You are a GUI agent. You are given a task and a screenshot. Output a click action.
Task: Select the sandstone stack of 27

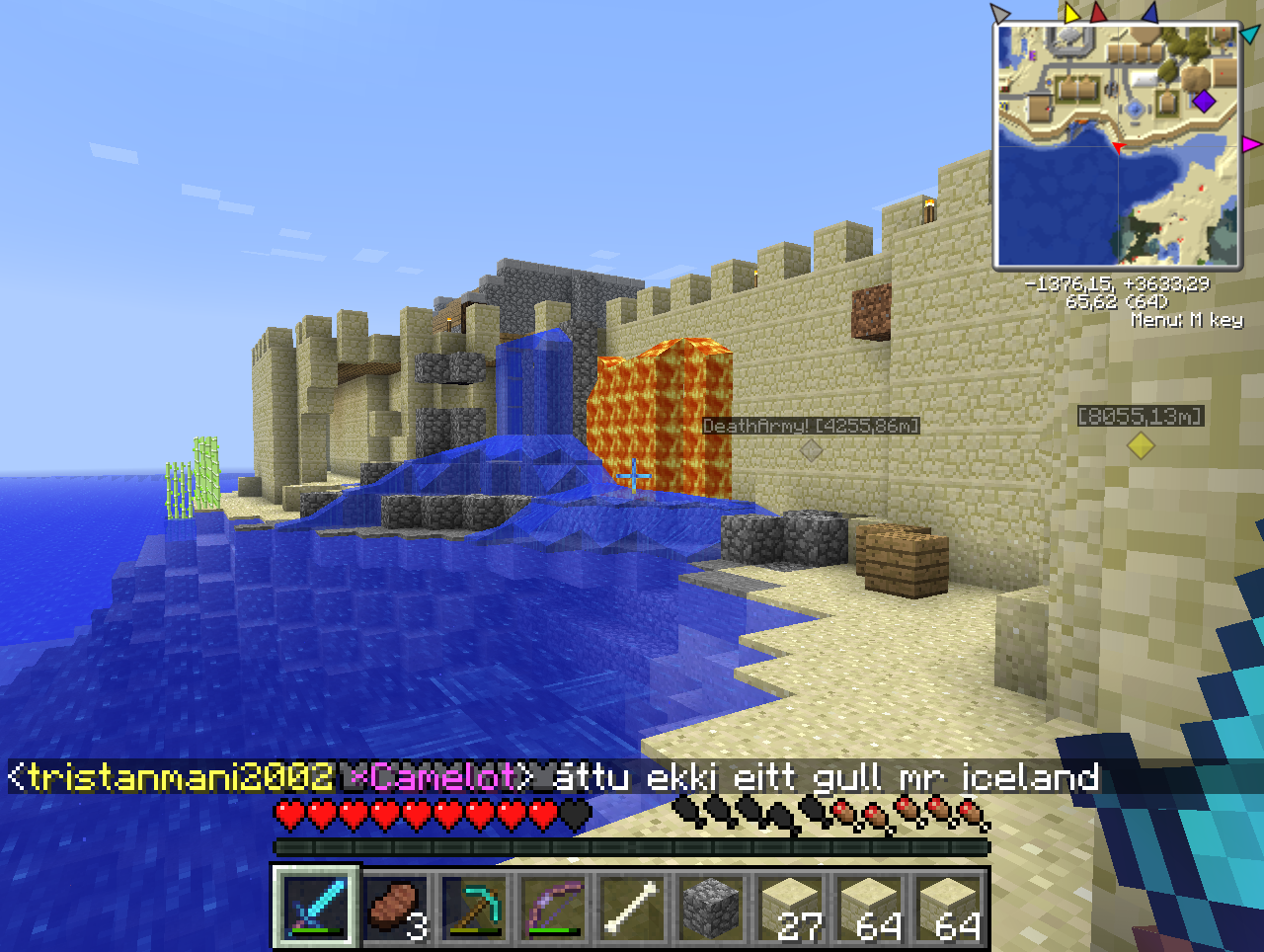tap(790, 907)
